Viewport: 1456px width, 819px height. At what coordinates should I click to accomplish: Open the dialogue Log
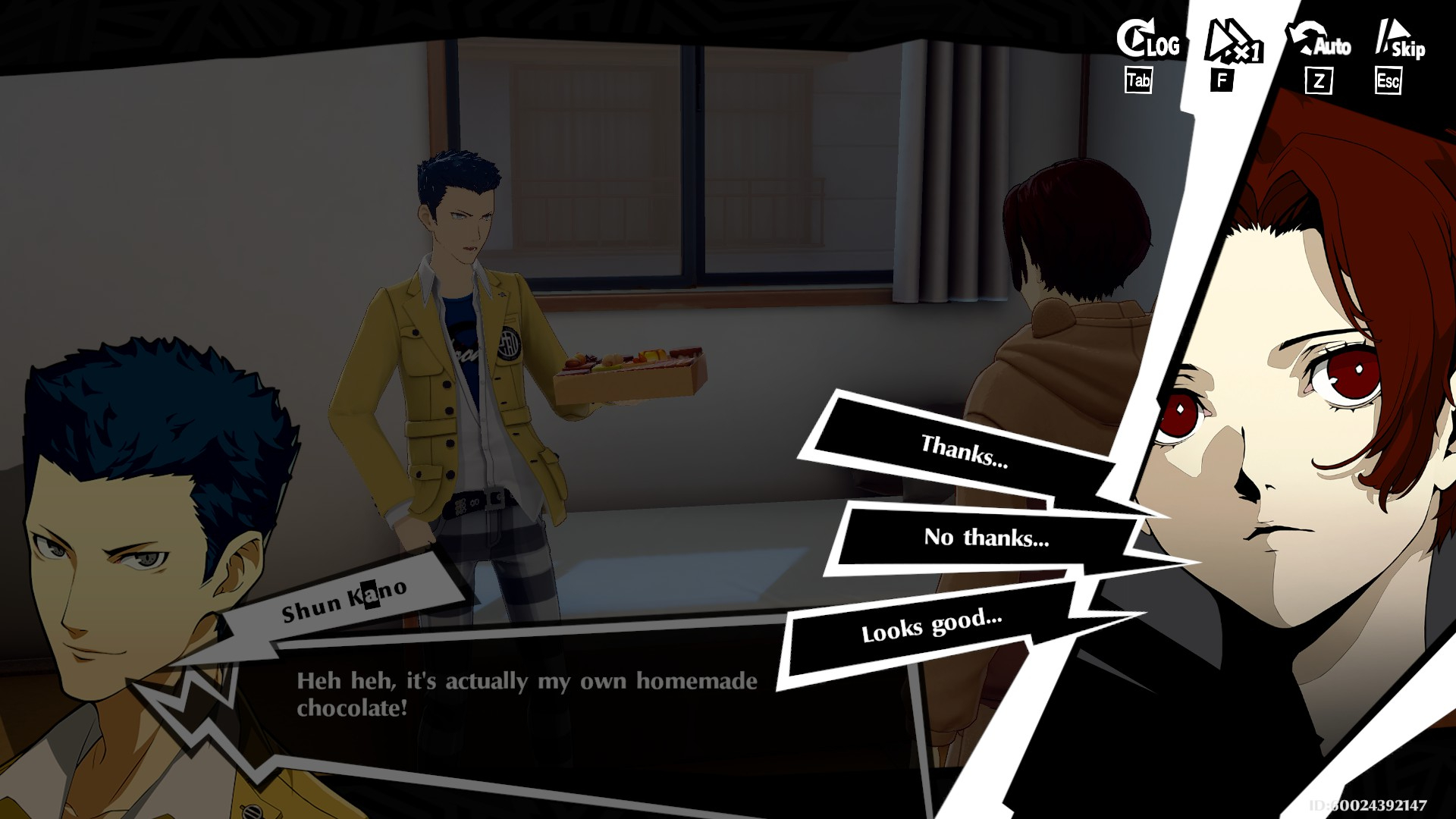click(x=1148, y=41)
